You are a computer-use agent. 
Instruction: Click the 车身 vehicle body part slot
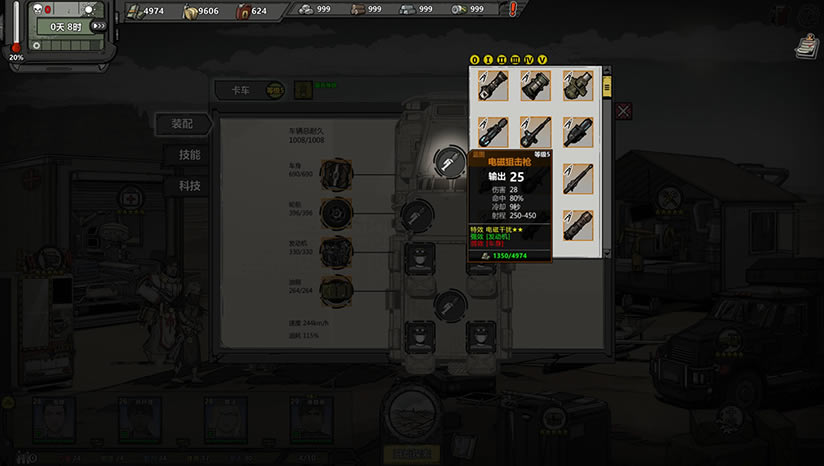(338, 175)
